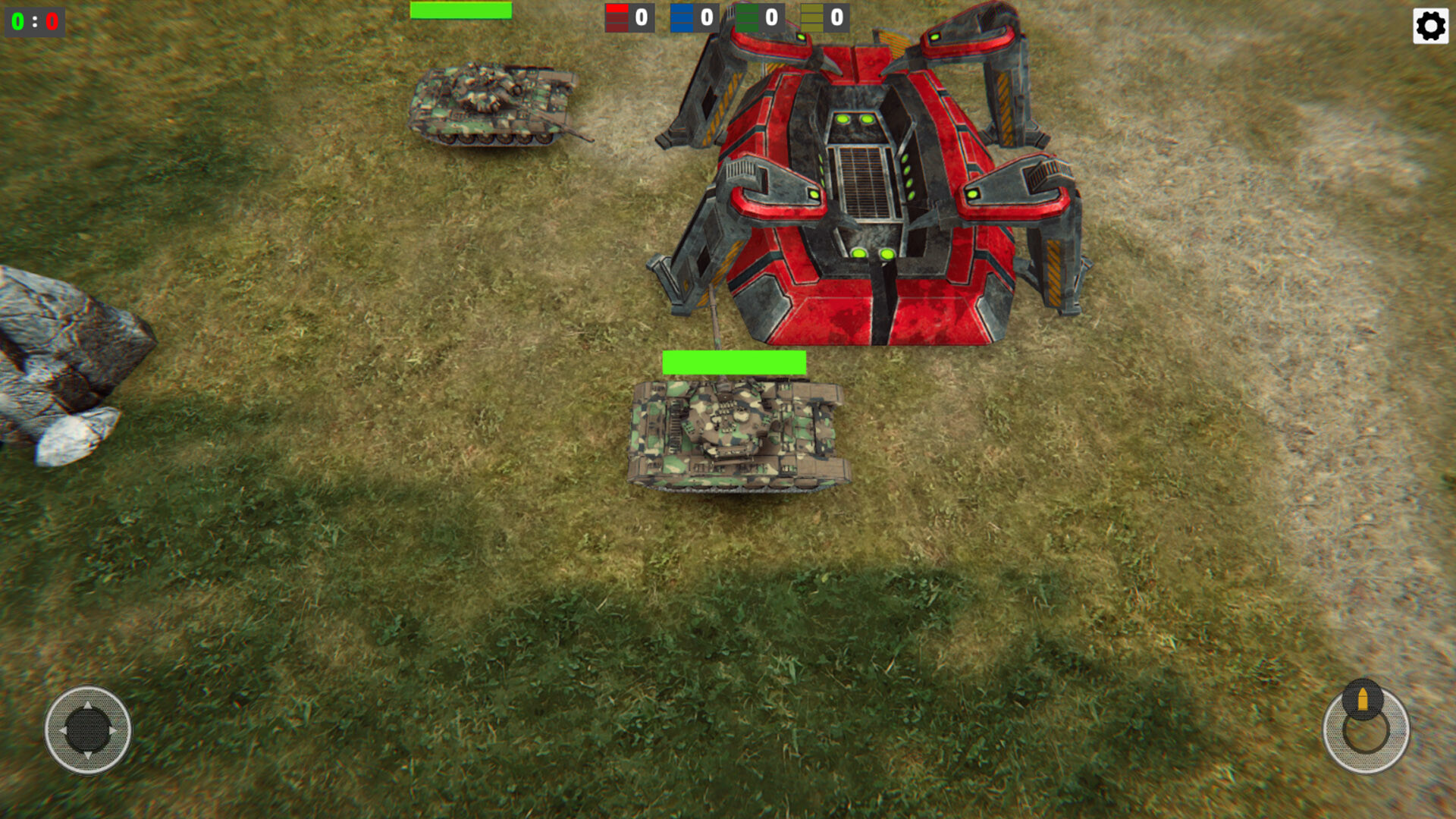This screenshot has width=1456, height=819.
Task: Click the blue team ammo counter icon
Action: point(681,17)
